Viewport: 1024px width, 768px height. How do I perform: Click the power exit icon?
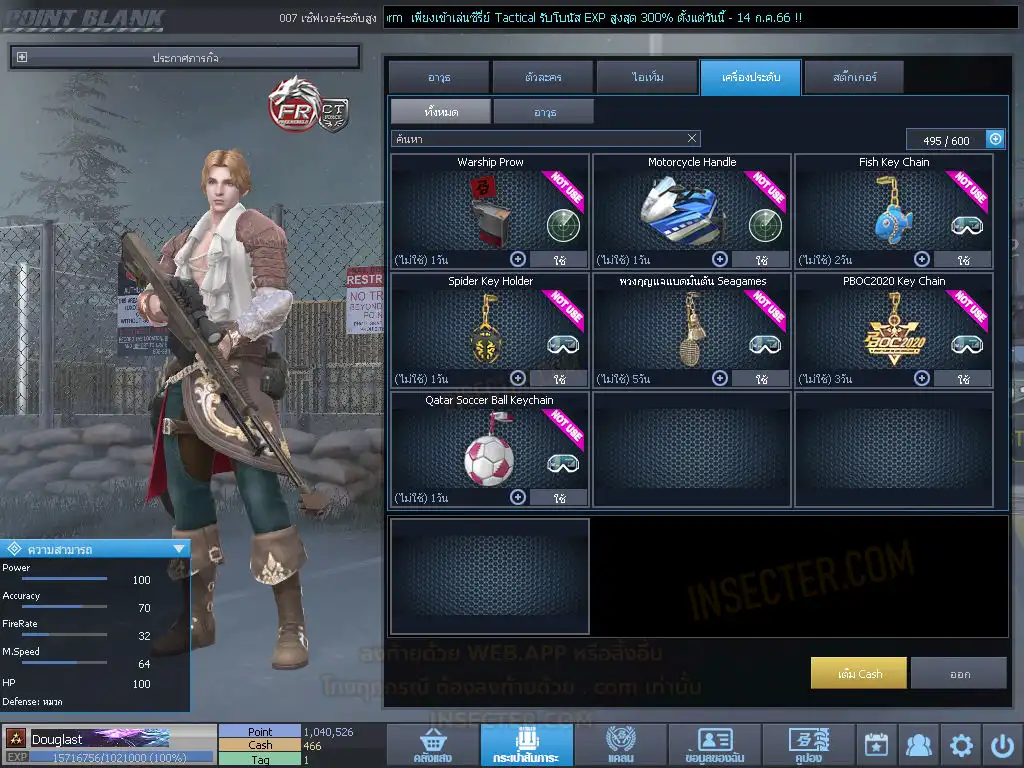1003,745
